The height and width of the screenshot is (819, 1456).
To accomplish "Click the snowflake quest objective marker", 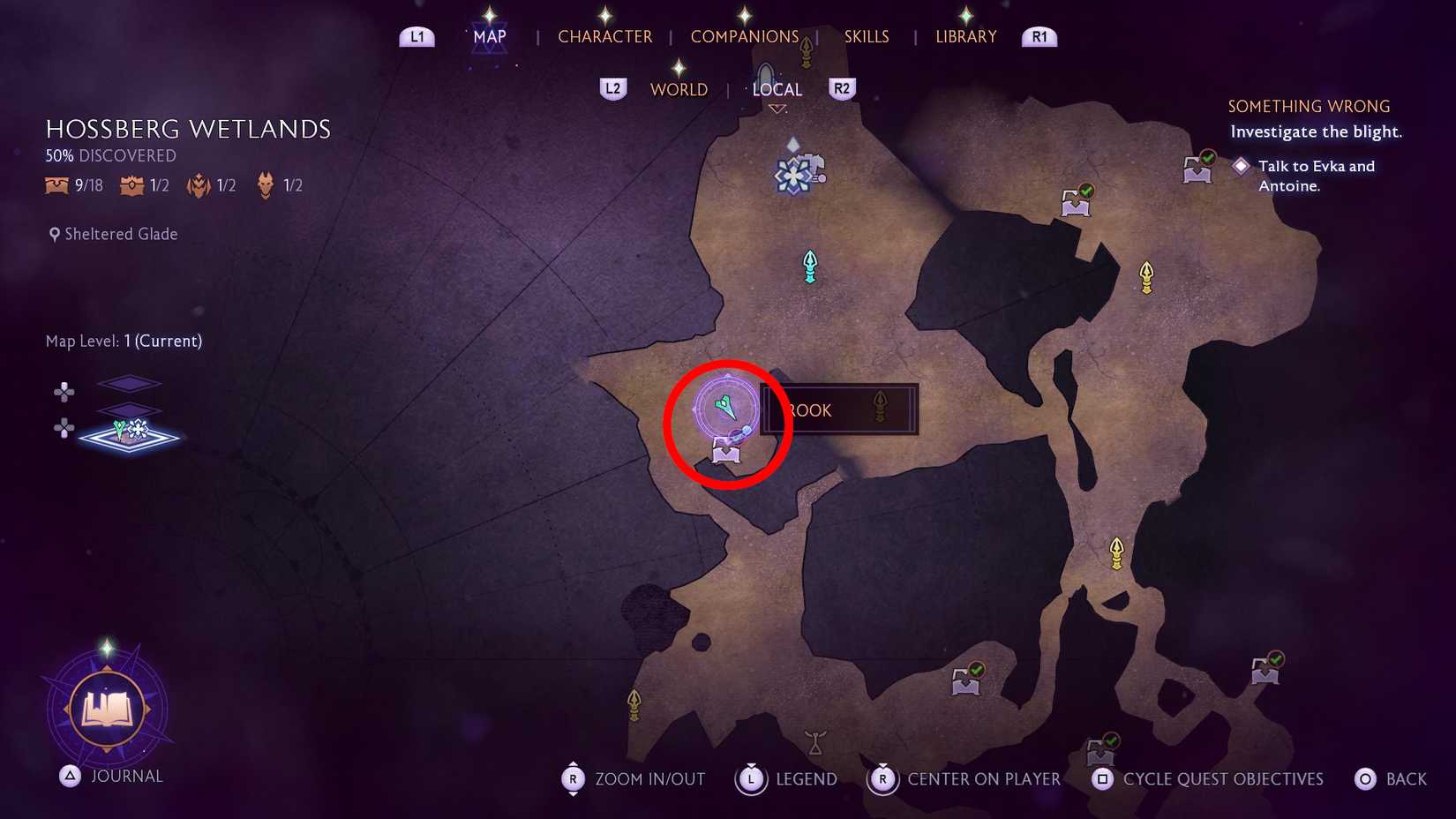I will 794,175.
